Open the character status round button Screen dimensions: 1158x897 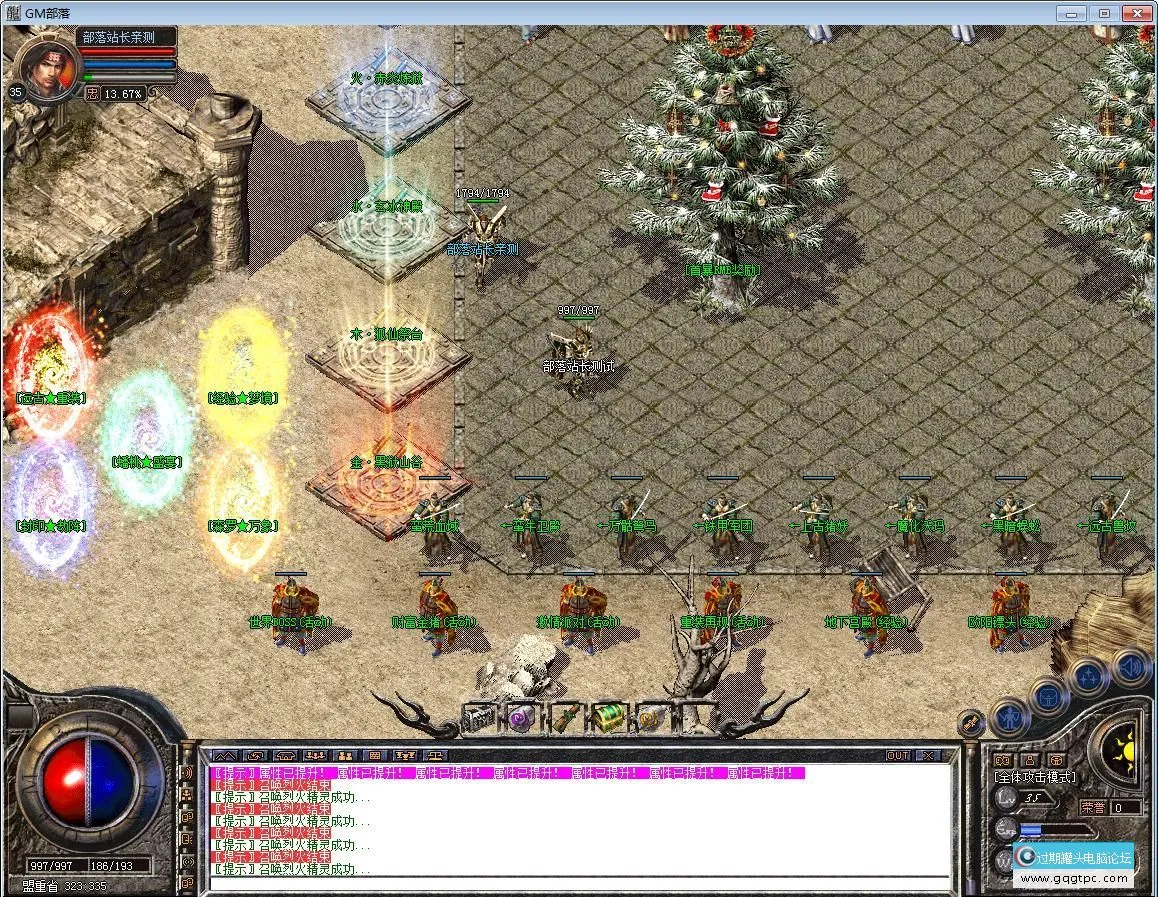tap(1008, 716)
